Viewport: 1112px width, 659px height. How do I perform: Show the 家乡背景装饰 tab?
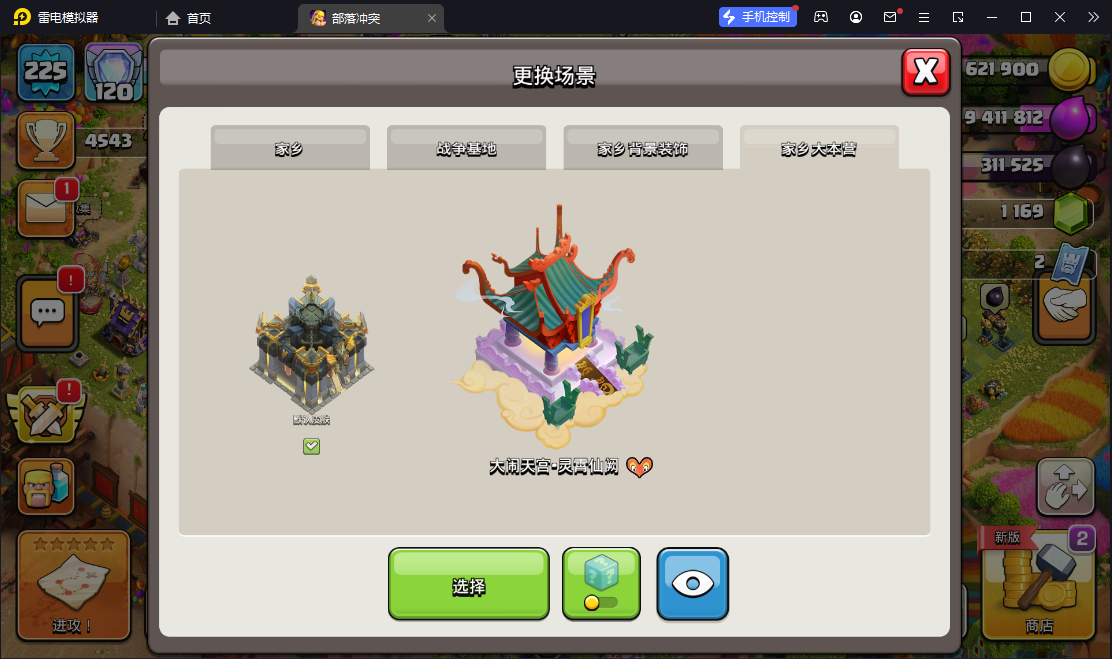point(643,149)
